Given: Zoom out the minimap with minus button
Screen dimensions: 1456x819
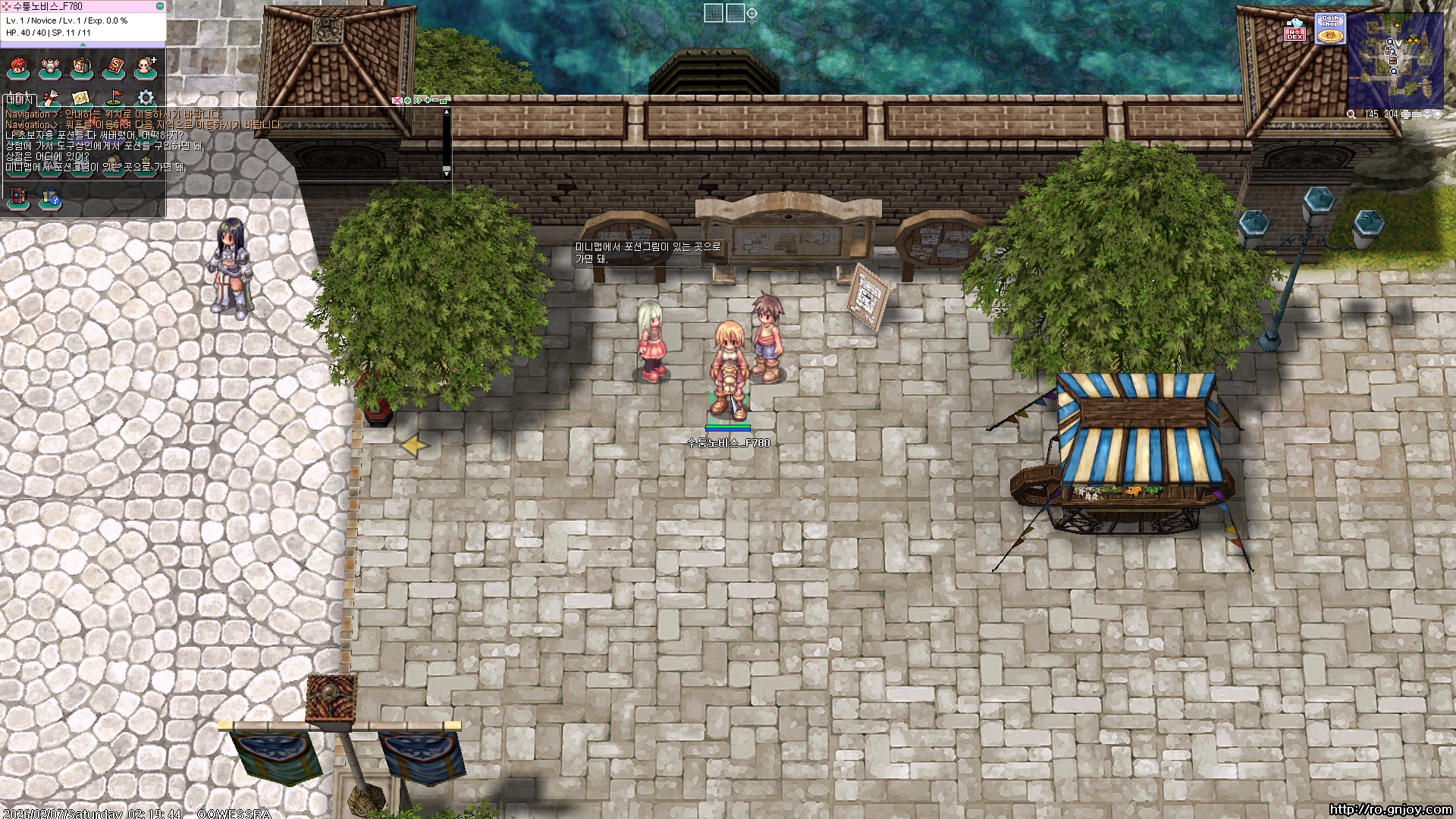Looking at the screenshot, I should pos(1417,115).
